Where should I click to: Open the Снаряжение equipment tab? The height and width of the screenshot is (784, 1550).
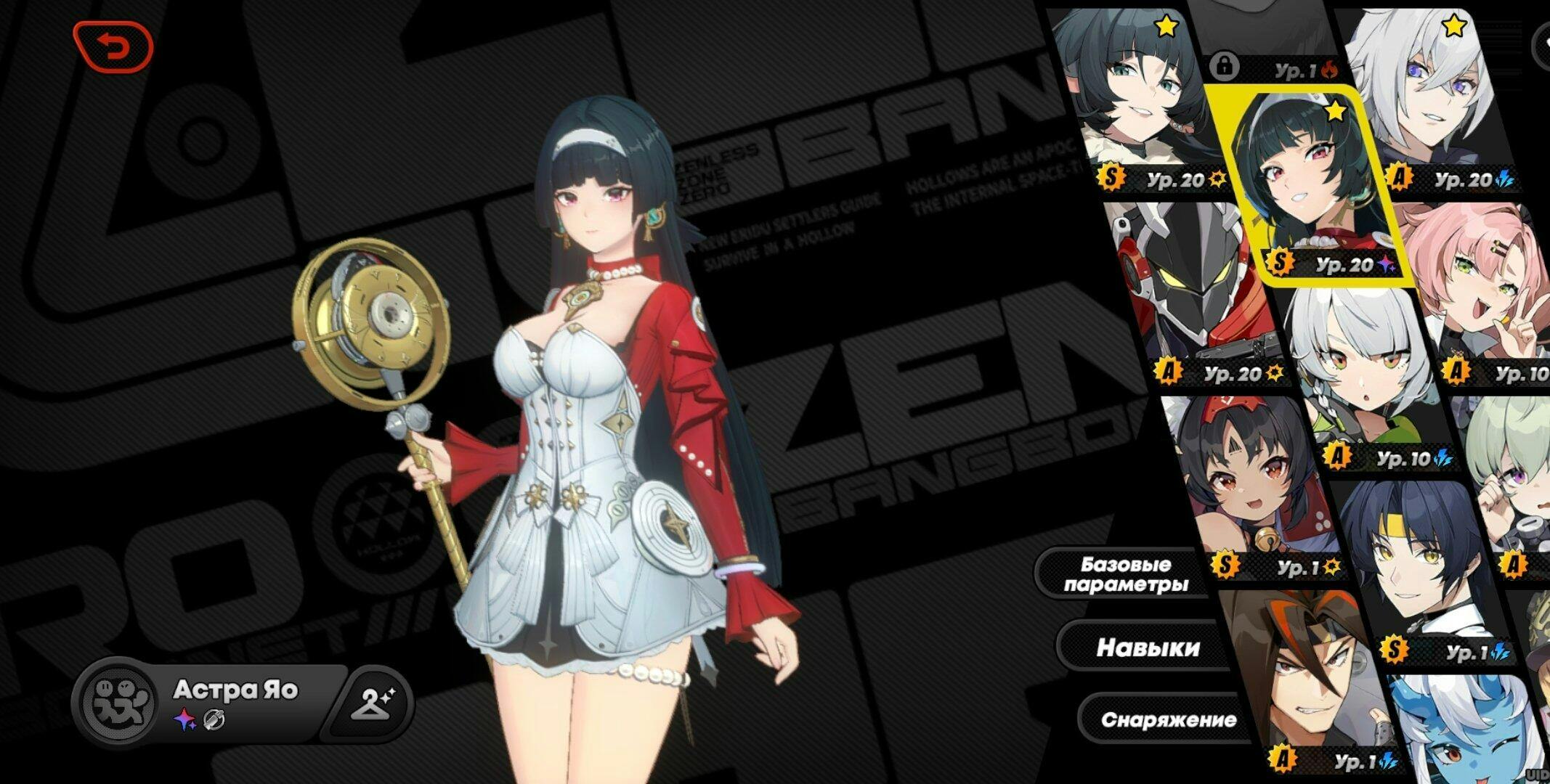click(x=1168, y=719)
